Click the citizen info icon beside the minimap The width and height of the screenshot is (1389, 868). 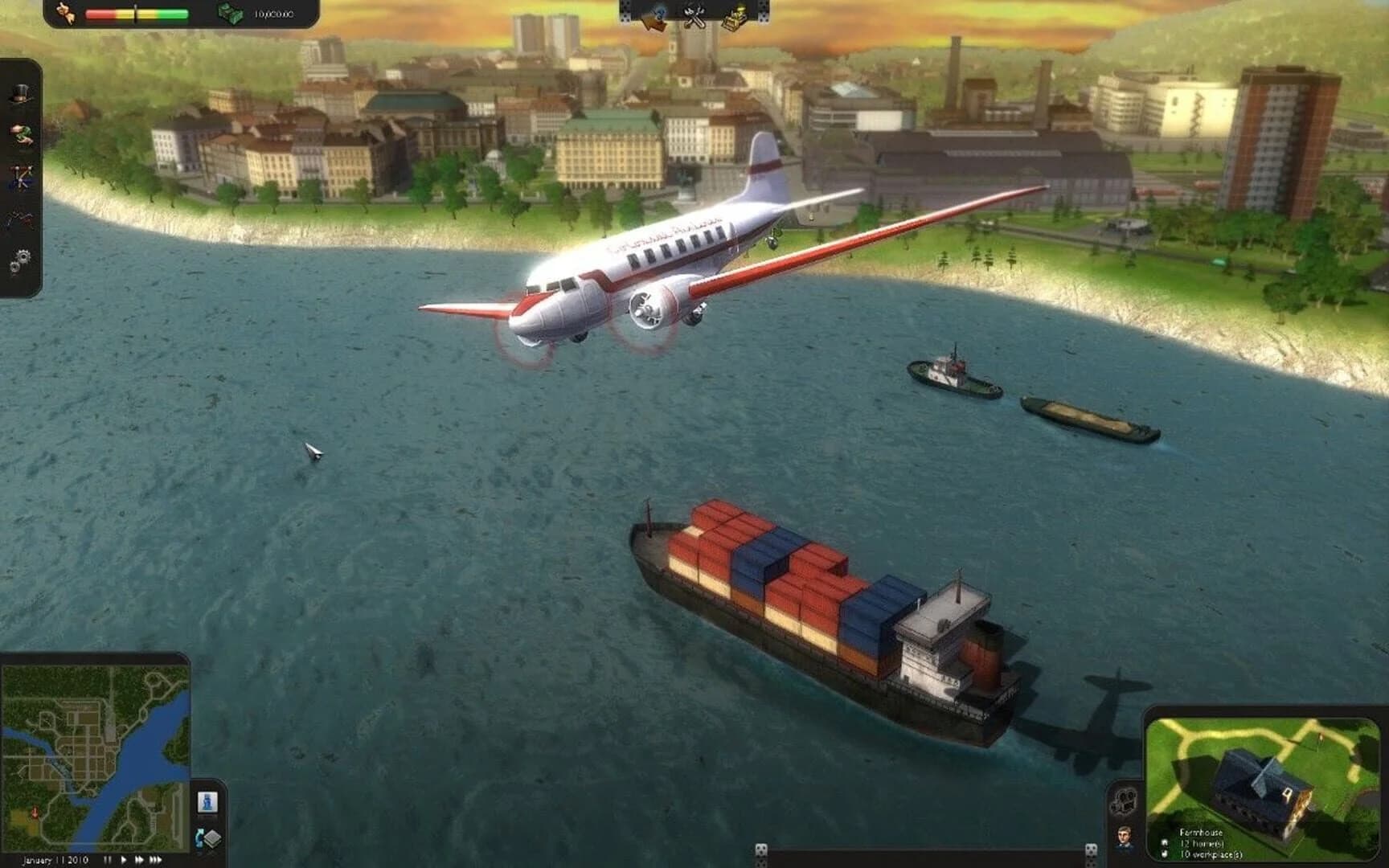pos(208,801)
